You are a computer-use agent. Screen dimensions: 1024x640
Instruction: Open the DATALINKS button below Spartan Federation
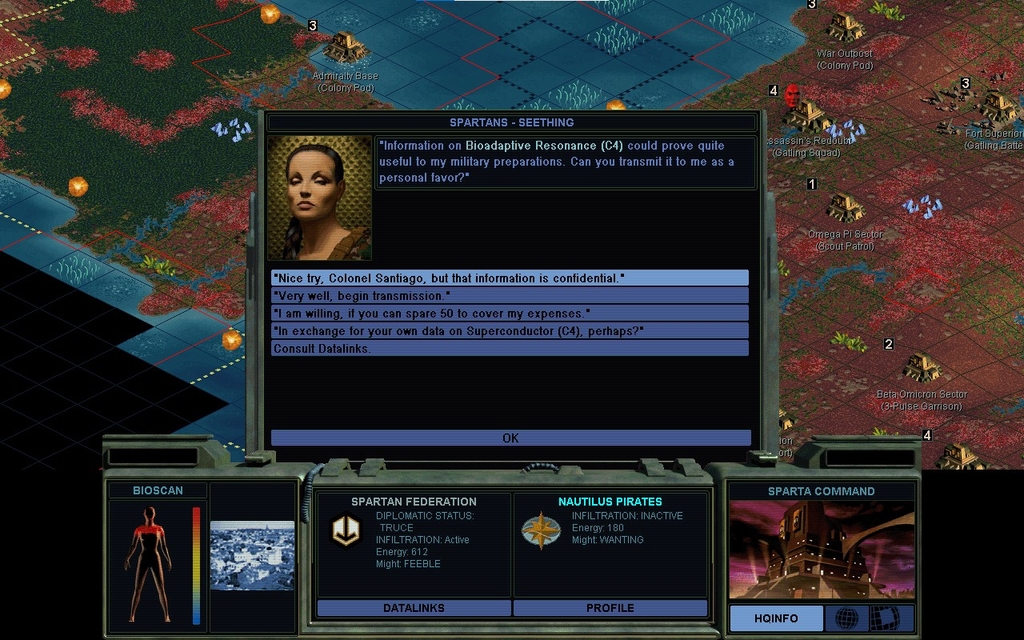414,608
